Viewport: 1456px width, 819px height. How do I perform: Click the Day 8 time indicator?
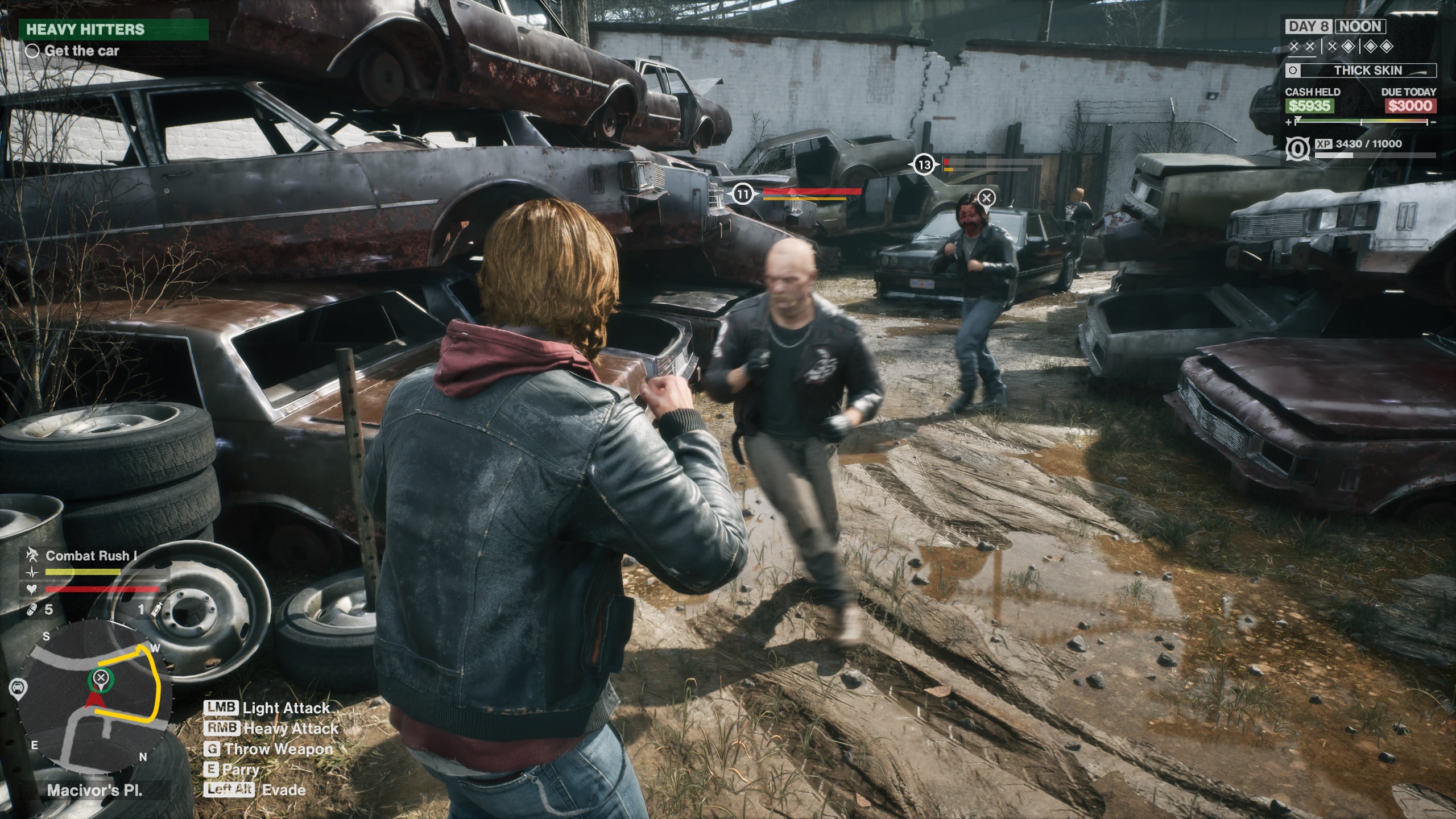point(1309,26)
